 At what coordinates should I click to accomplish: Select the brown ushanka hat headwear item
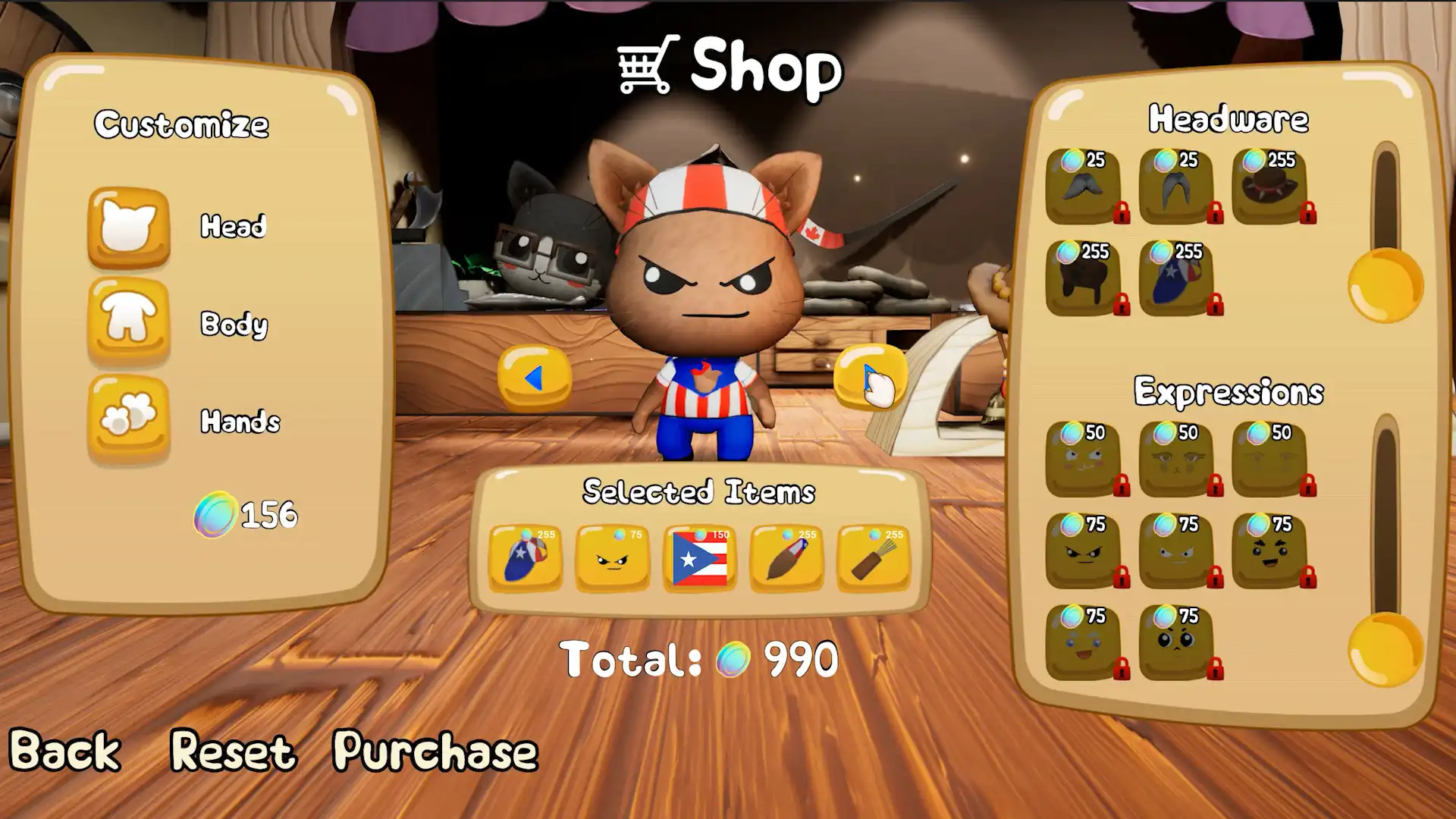coord(1084,281)
